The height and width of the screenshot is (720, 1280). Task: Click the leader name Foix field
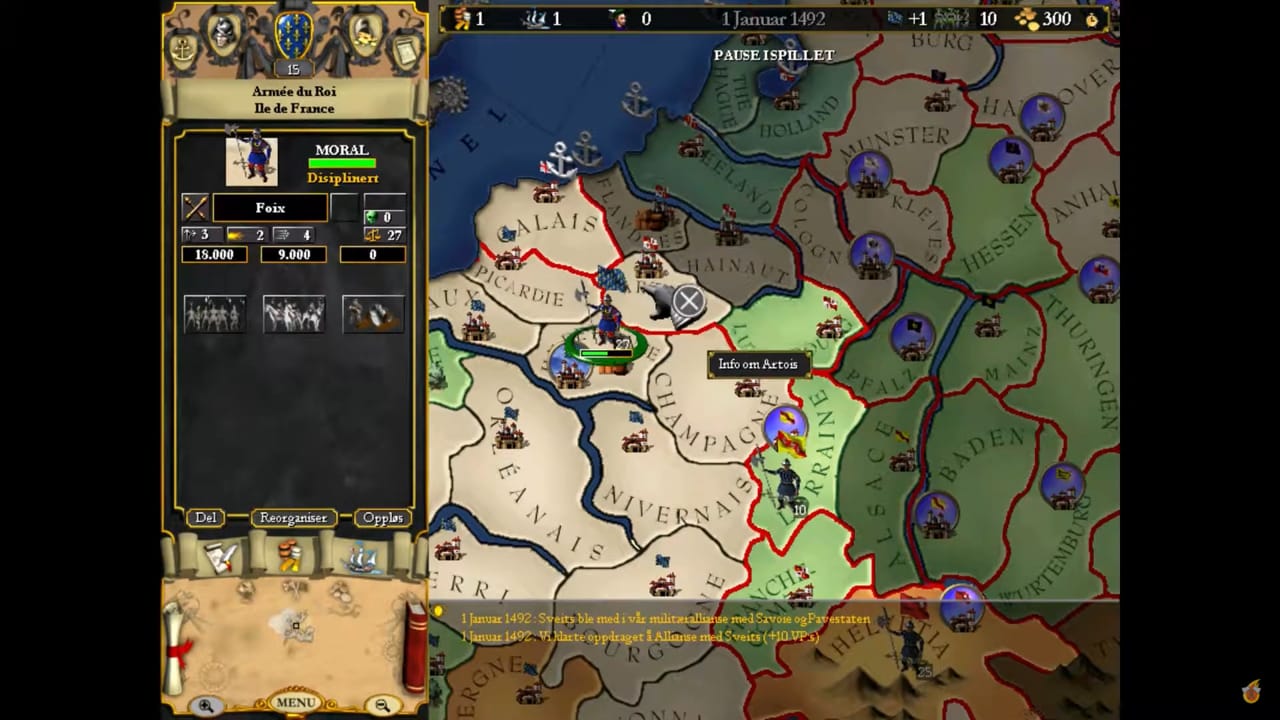click(270, 208)
